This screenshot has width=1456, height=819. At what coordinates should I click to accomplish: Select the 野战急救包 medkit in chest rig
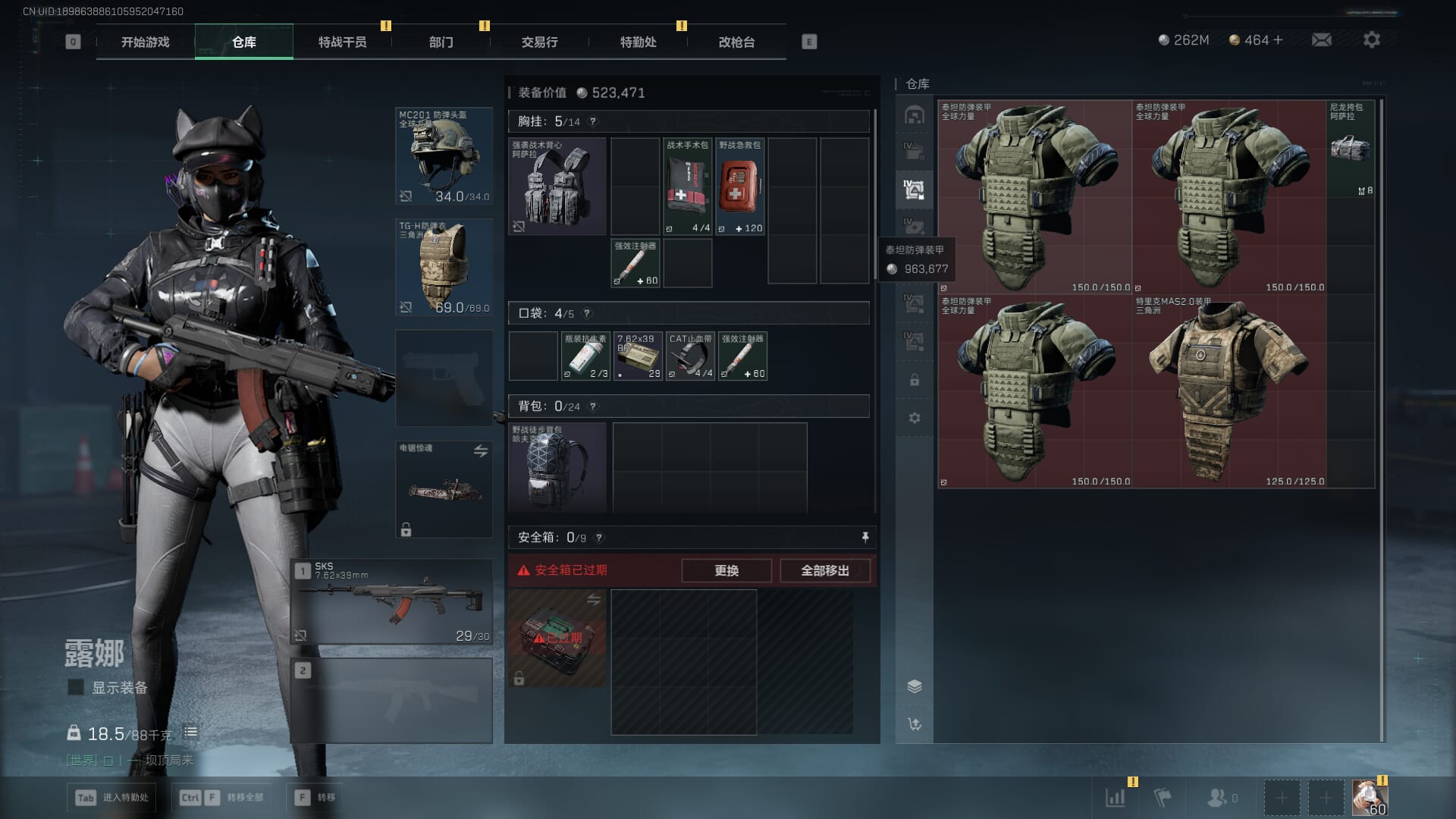click(x=739, y=187)
